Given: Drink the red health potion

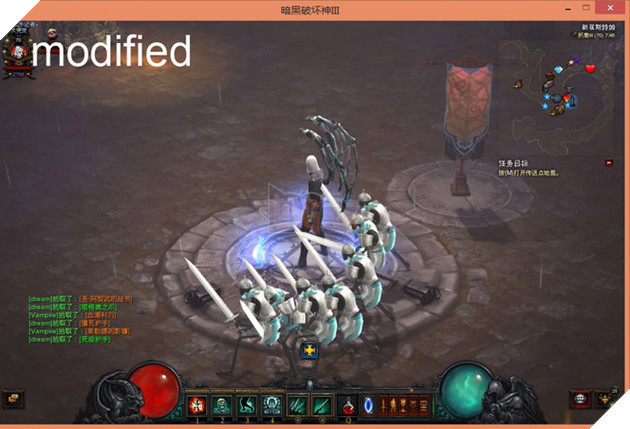Looking at the screenshot, I should [x=348, y=406].
